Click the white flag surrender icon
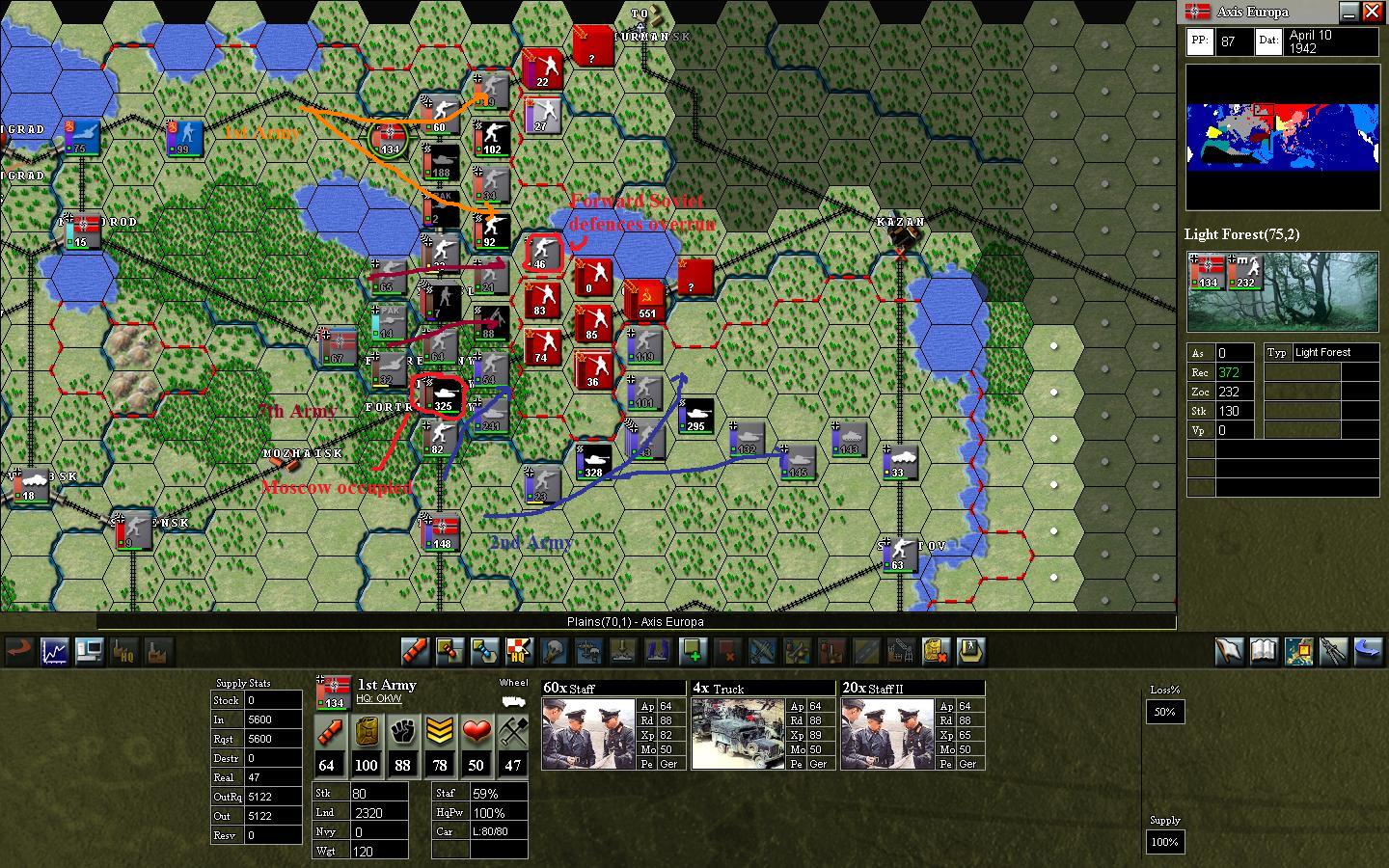 tap(1230, 652)
